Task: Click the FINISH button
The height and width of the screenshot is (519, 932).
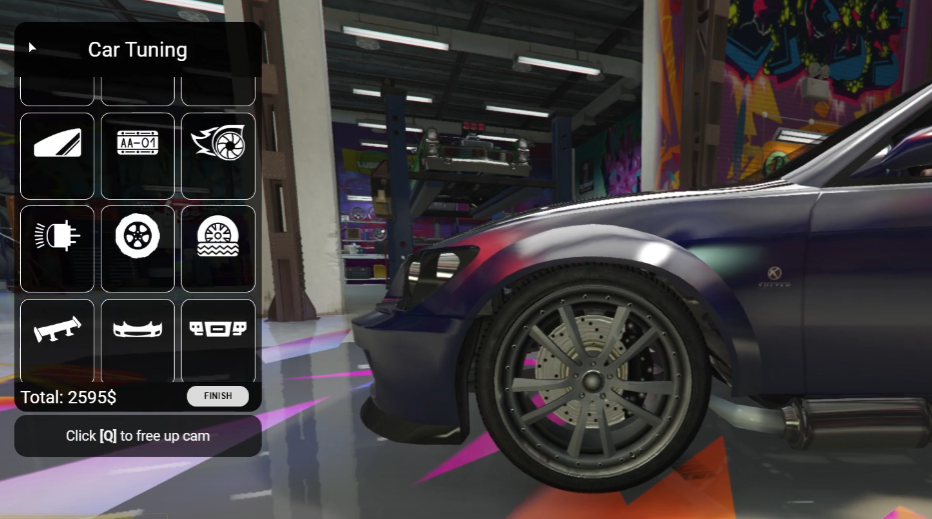Action: tap(218, 396)
